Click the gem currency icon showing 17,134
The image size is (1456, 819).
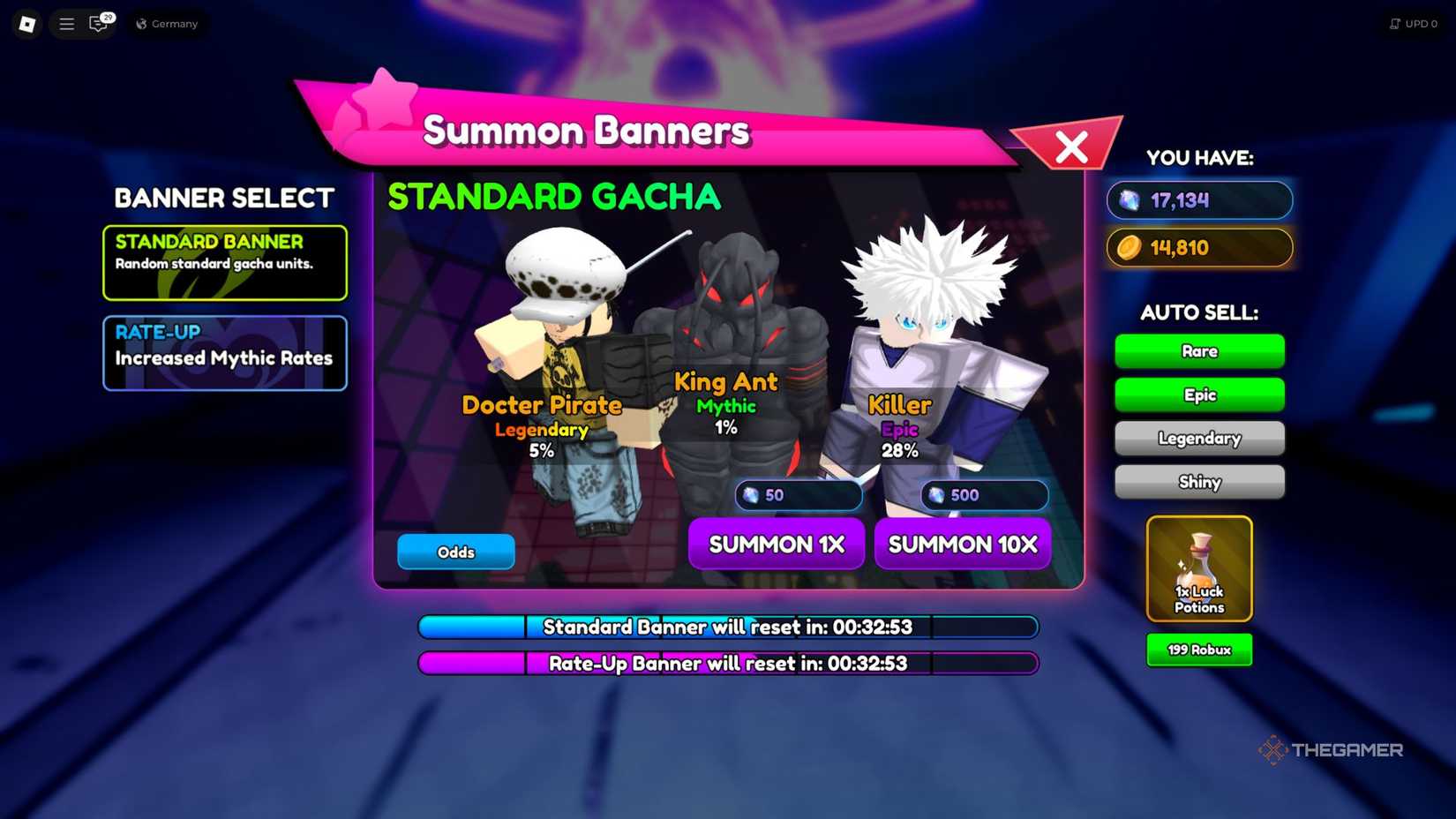pos(1130,201)
